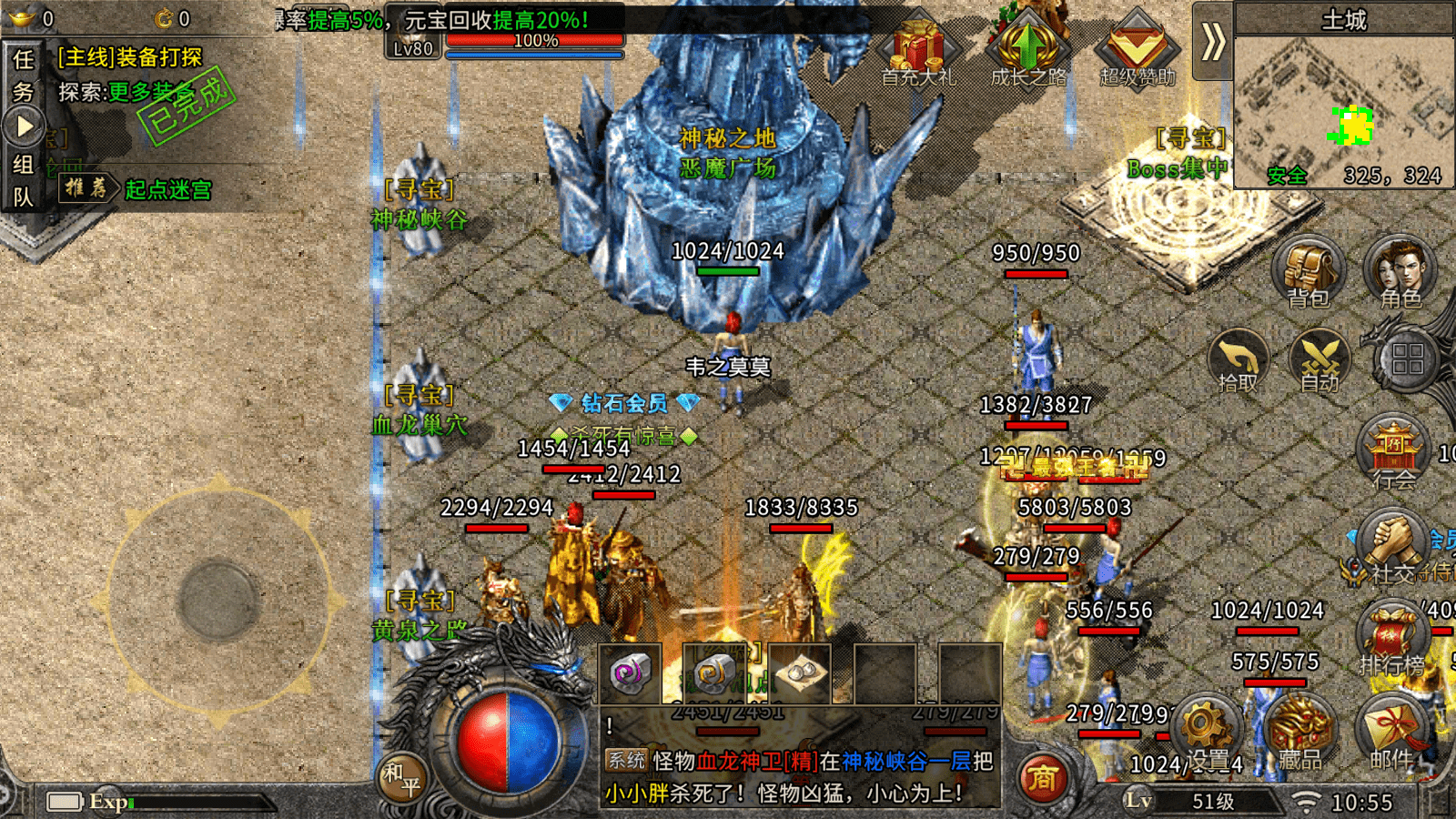Screen dimensions: 1456x819
Task: Open the 设置 gear settings
Action: tap(1207, 733)
